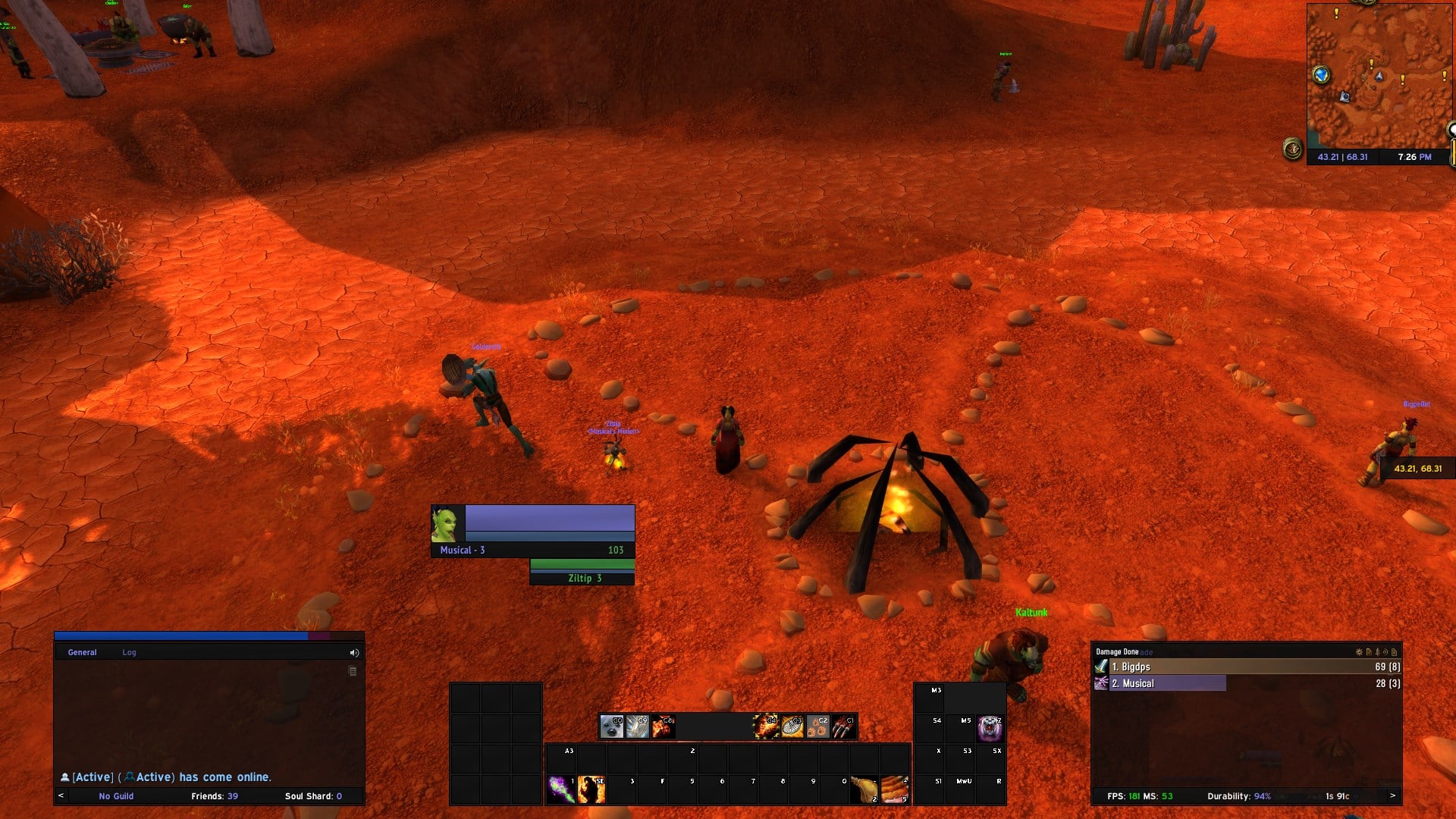Open the minimap
Image resolution: width=1456 pixels, height=819 pixels.
[x=1378, y=76]
